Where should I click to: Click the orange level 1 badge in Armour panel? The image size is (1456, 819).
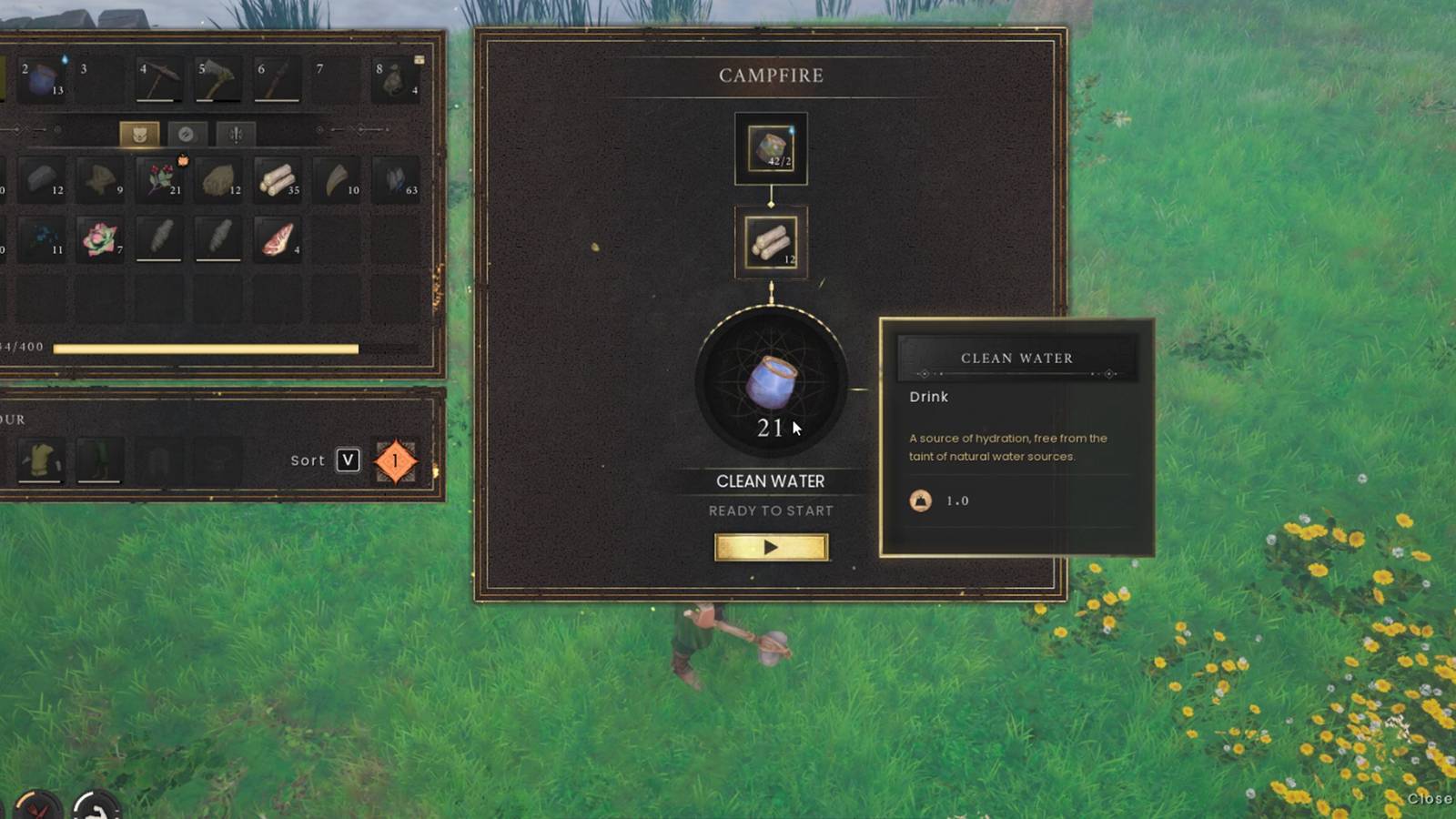395,460
